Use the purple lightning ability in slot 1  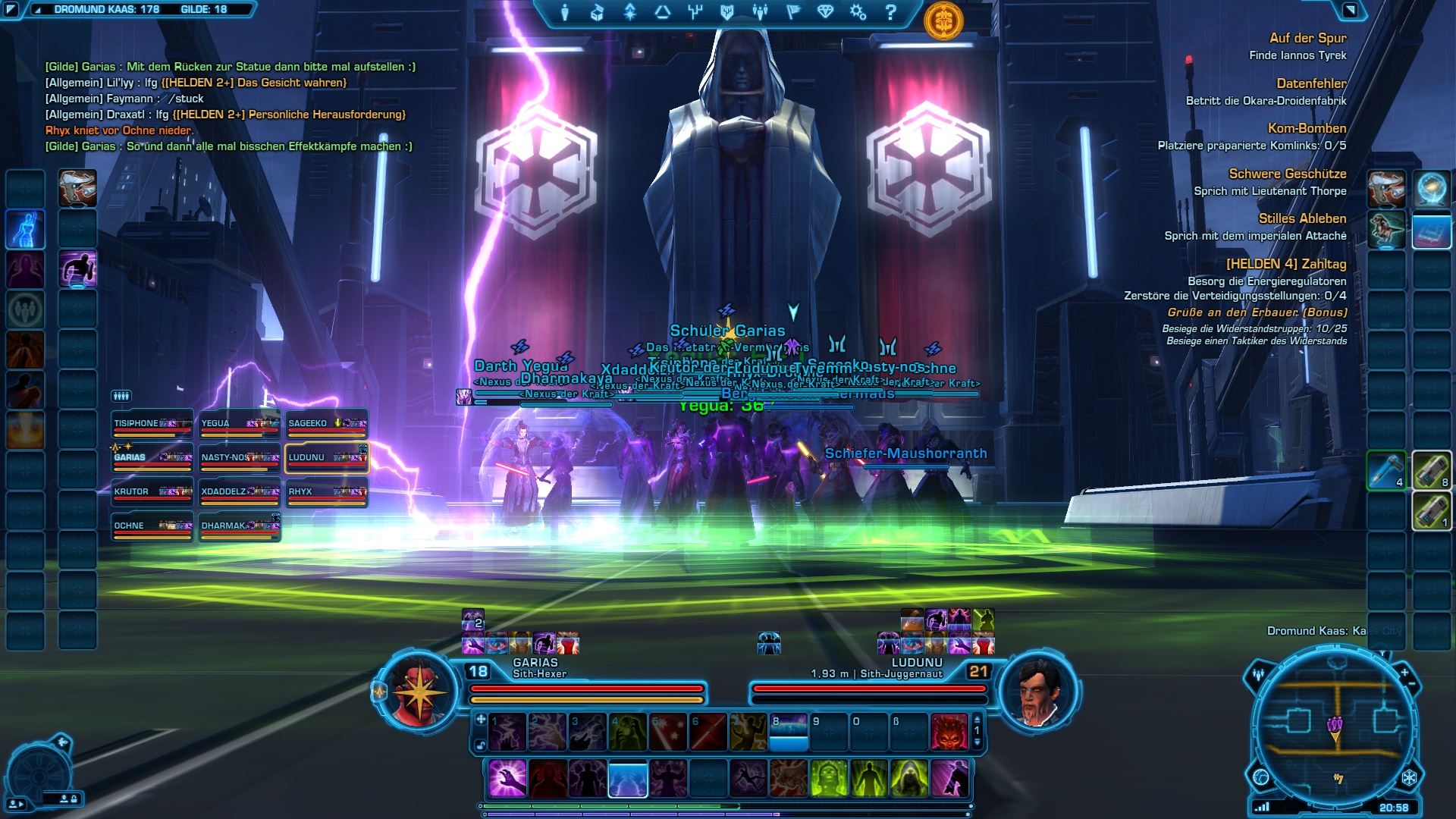pos(507,731)
